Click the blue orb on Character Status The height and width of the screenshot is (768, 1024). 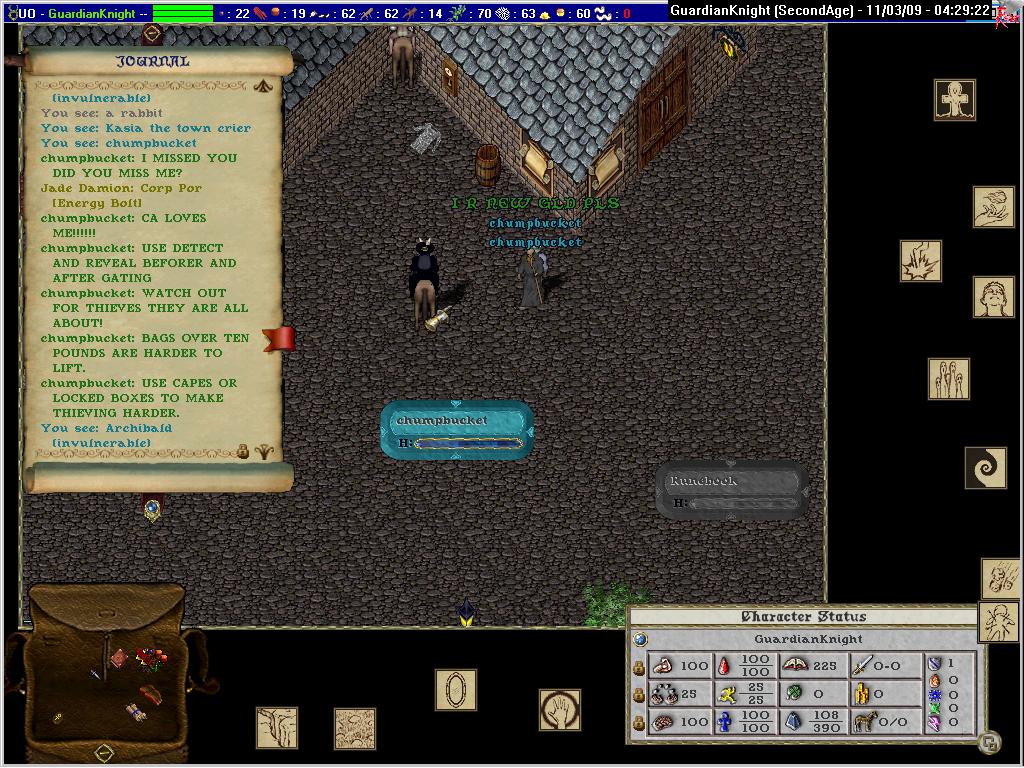coord(640,639)
